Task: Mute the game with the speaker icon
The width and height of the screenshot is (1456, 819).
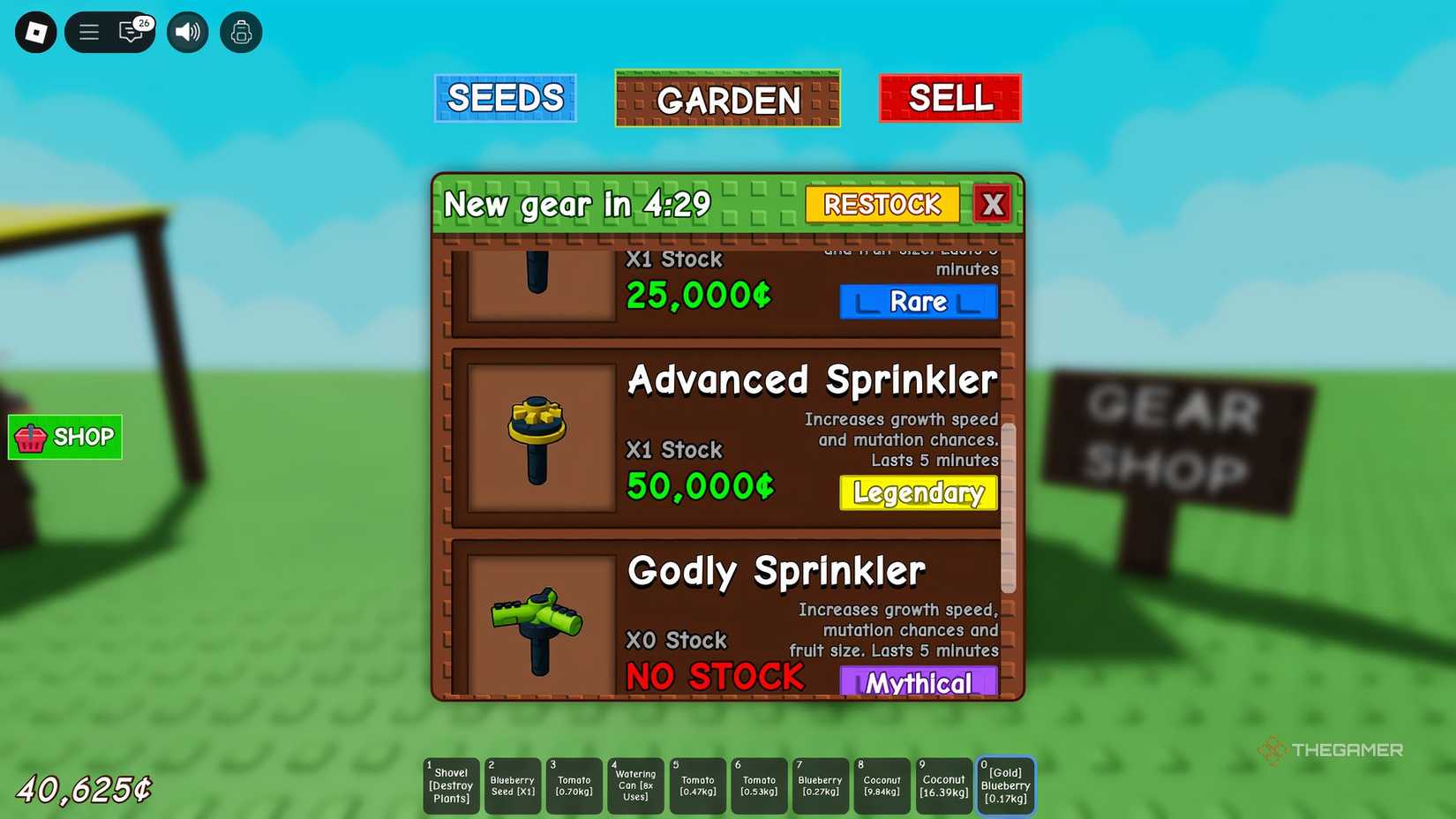Action: click(x=187, y=32)
